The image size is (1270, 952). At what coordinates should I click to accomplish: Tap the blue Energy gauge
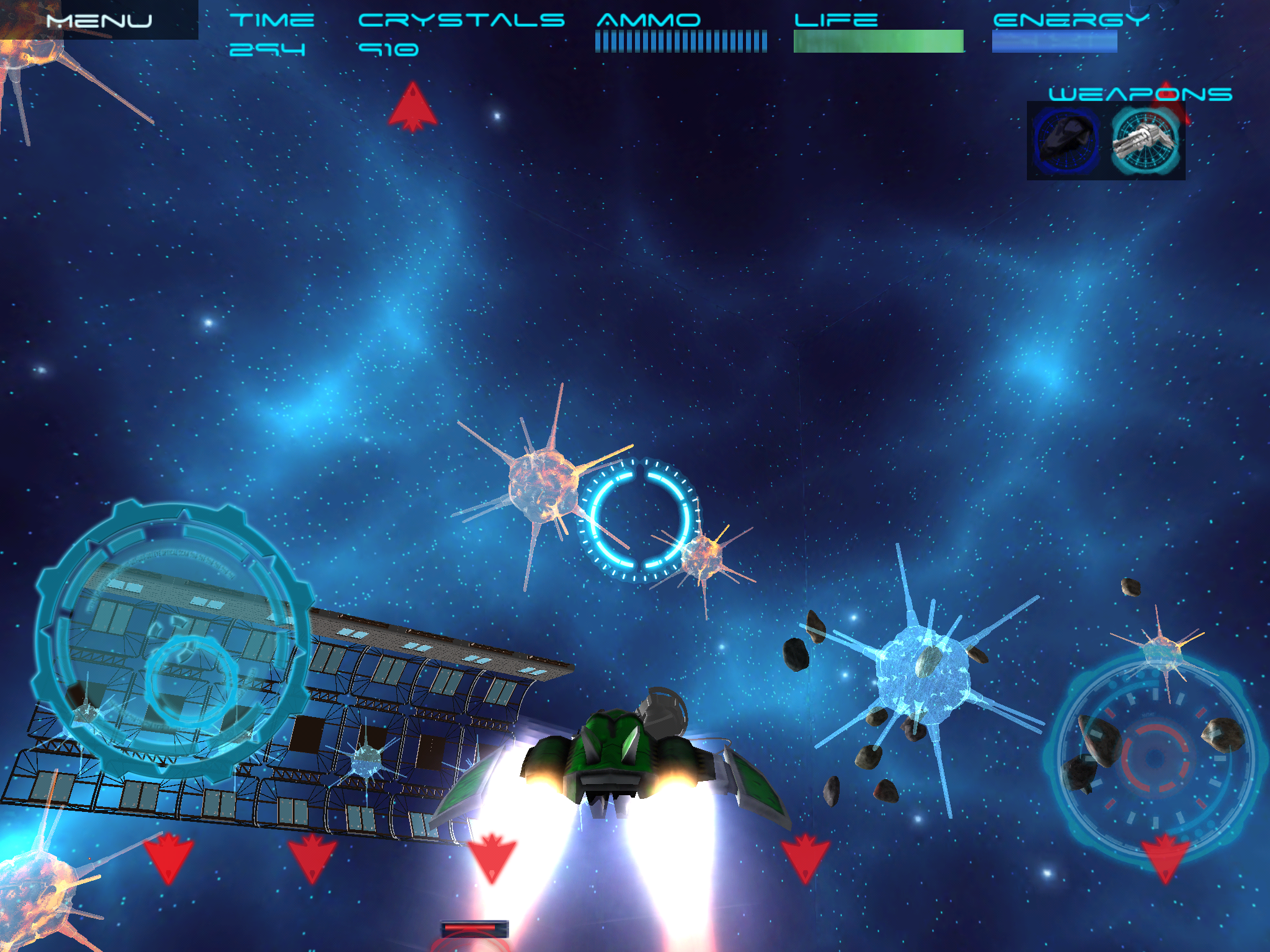pos(1054,42)
